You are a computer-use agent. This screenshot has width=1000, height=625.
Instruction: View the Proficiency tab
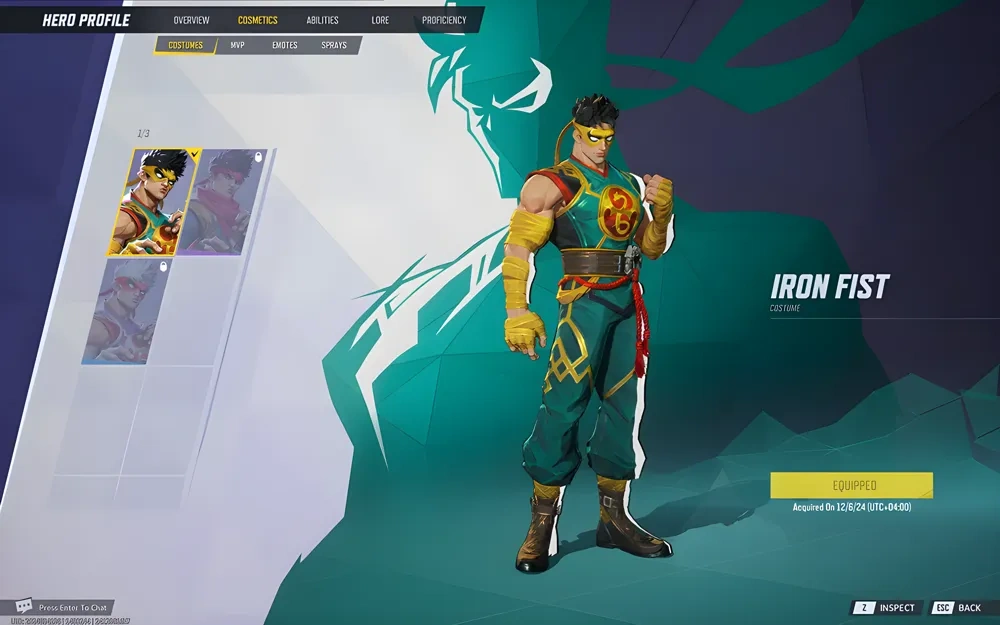tap(444, 20)
